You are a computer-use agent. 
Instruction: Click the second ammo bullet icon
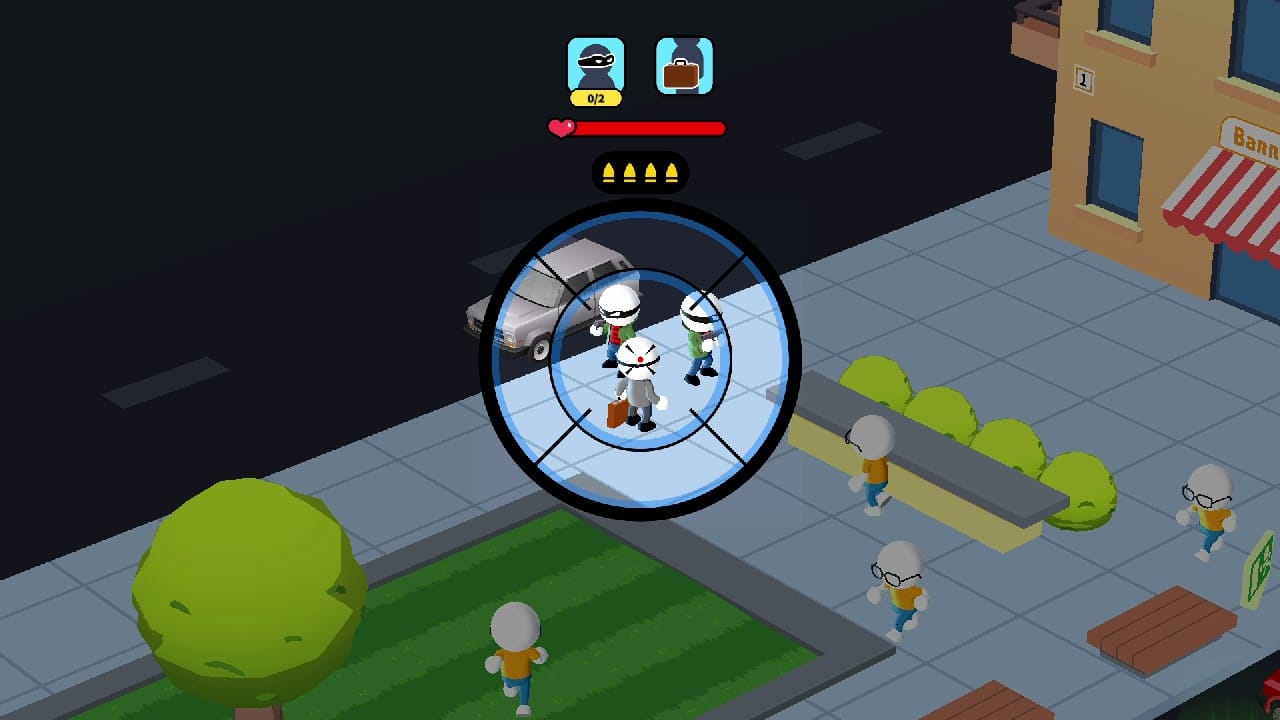pos(631,171)
